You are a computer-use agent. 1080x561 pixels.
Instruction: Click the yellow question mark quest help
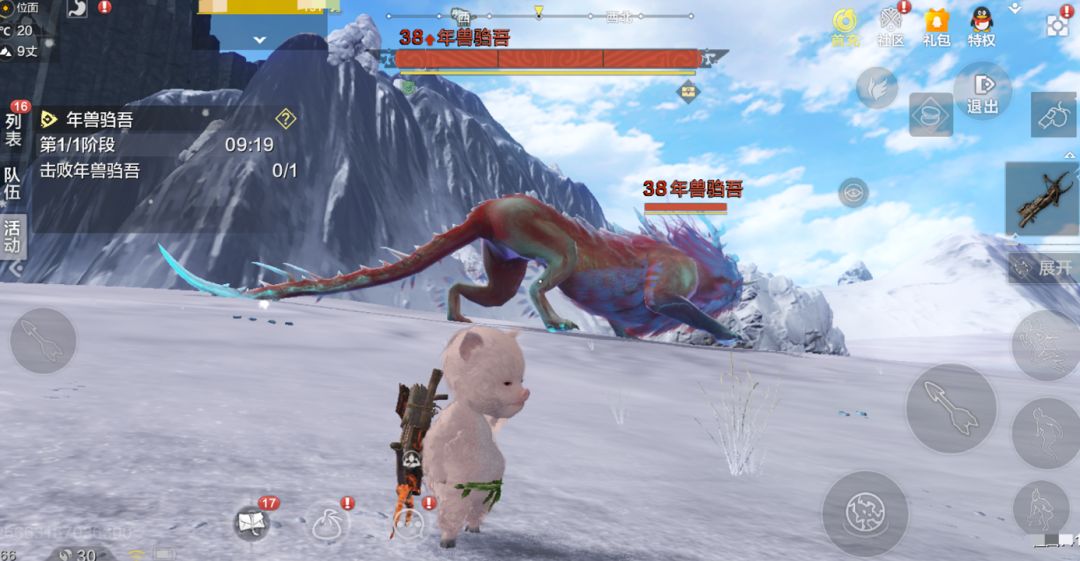pos(286,119)
